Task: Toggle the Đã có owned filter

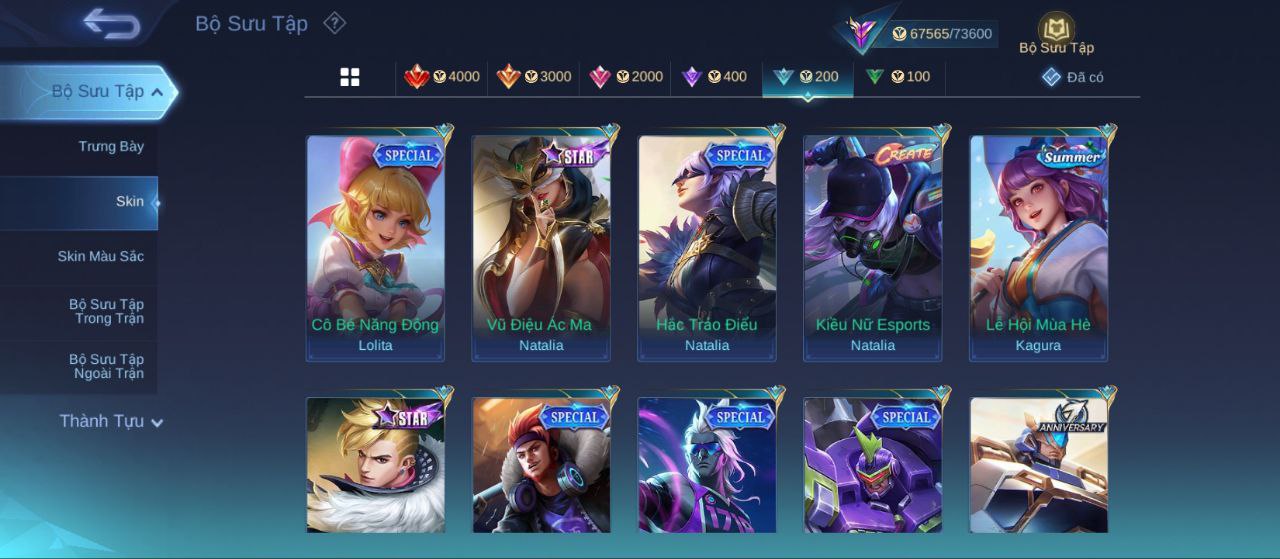Action: point(1073,77)
